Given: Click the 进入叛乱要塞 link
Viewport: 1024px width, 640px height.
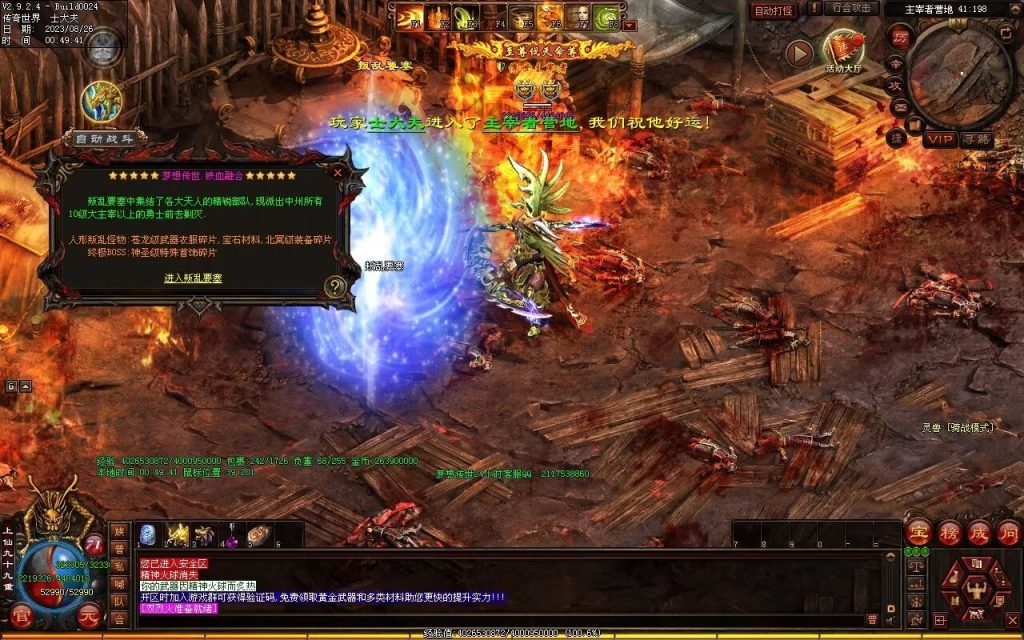Looking at the screenshot, I should click(193, 277).
